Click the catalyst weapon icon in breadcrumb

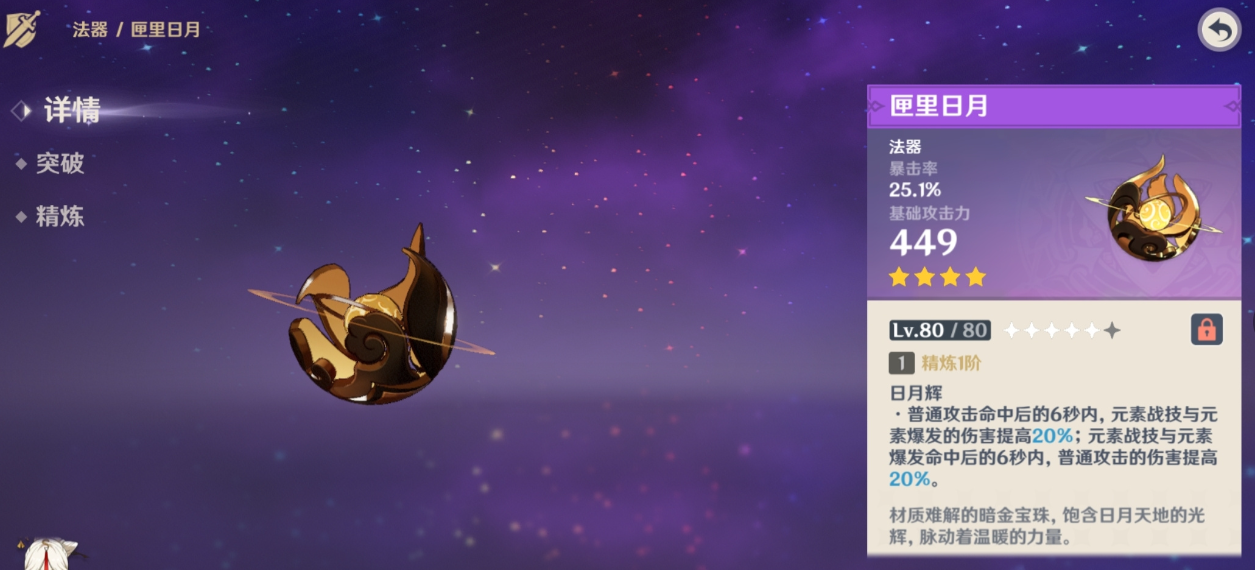[21, 28]
